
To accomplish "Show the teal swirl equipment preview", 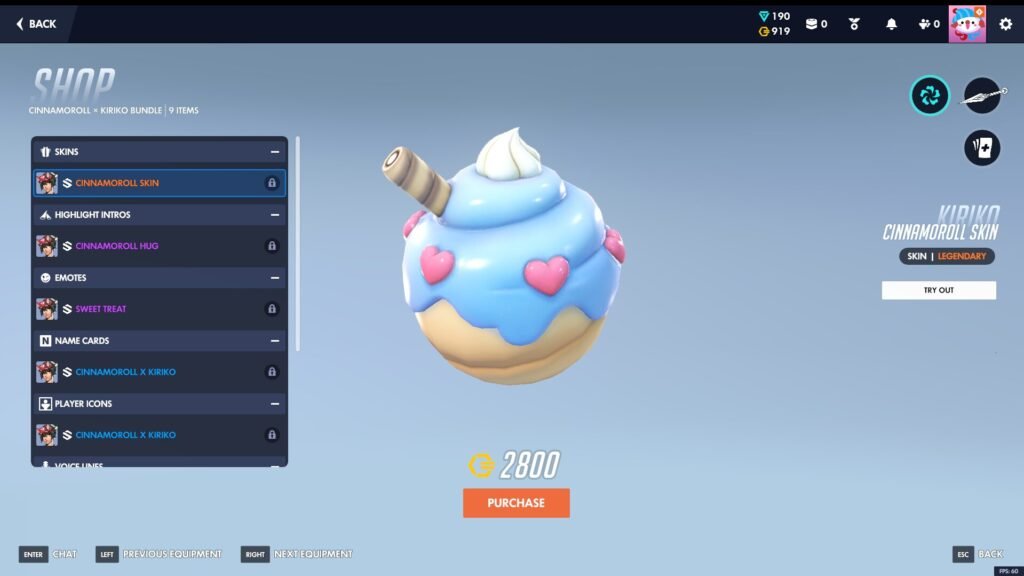I will tap(930, 95).
